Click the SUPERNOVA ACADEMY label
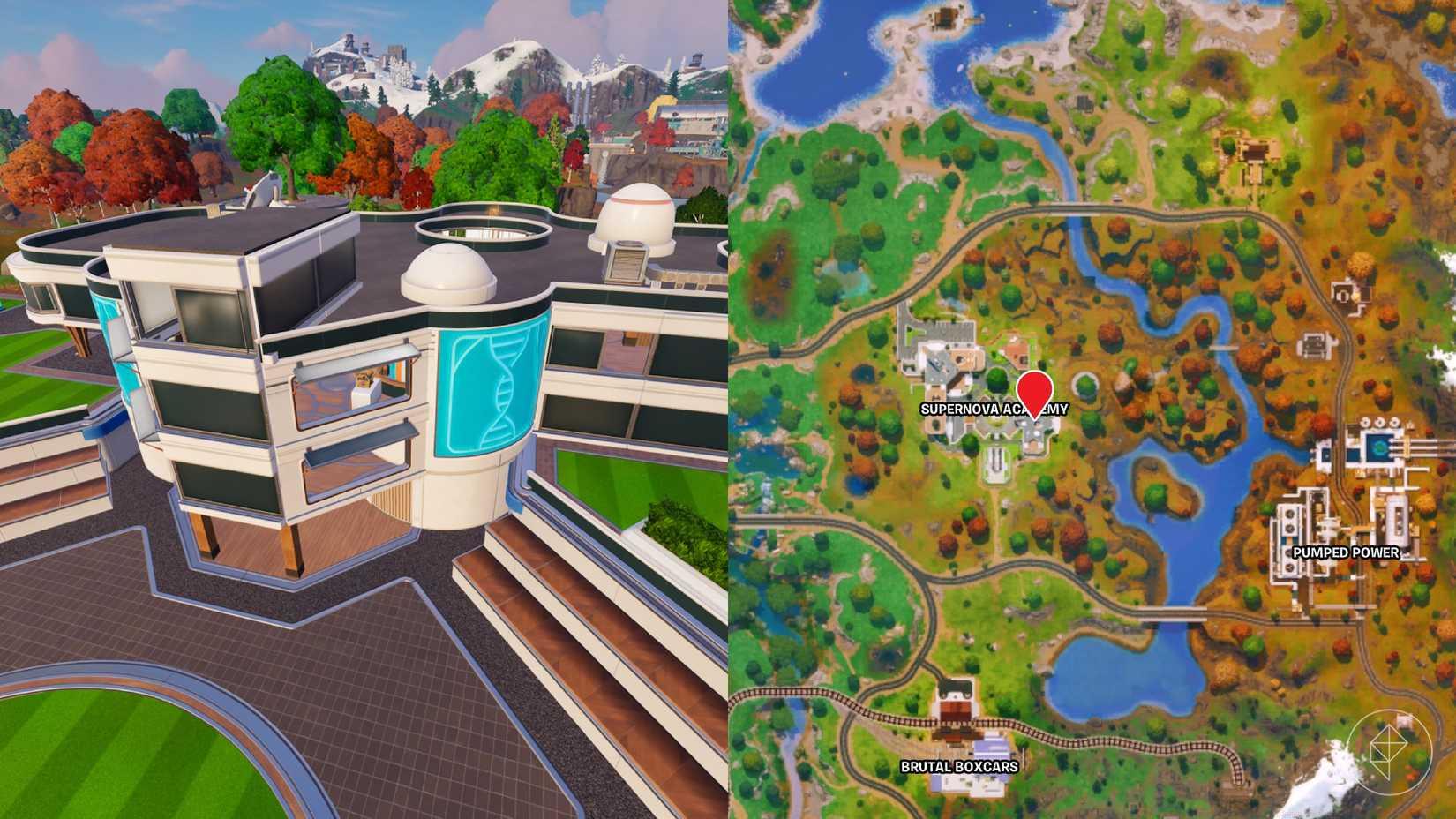The image size is (1456, 819). pos(994,408)
